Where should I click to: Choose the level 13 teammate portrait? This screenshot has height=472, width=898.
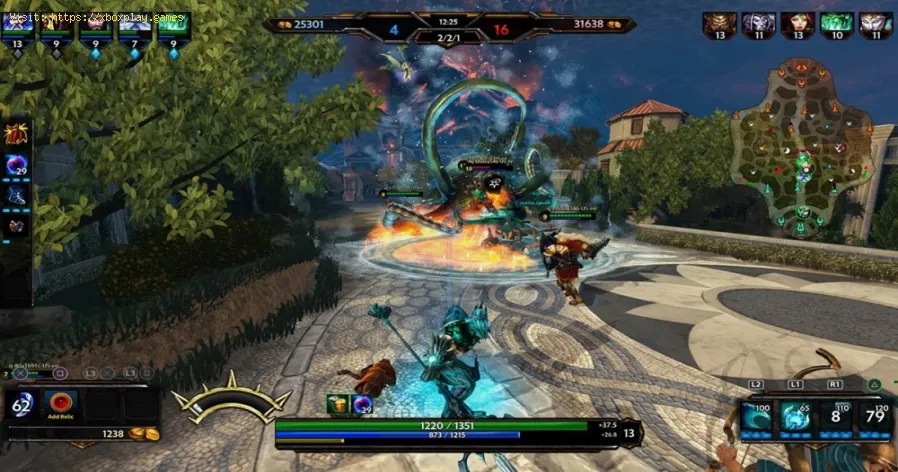[17, 24]
